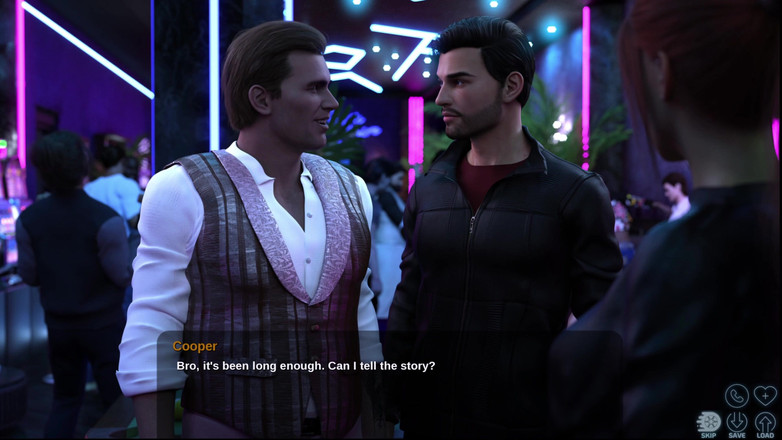Click the heart with plus icon
The image size is (782, 440).
pos(765,395)
